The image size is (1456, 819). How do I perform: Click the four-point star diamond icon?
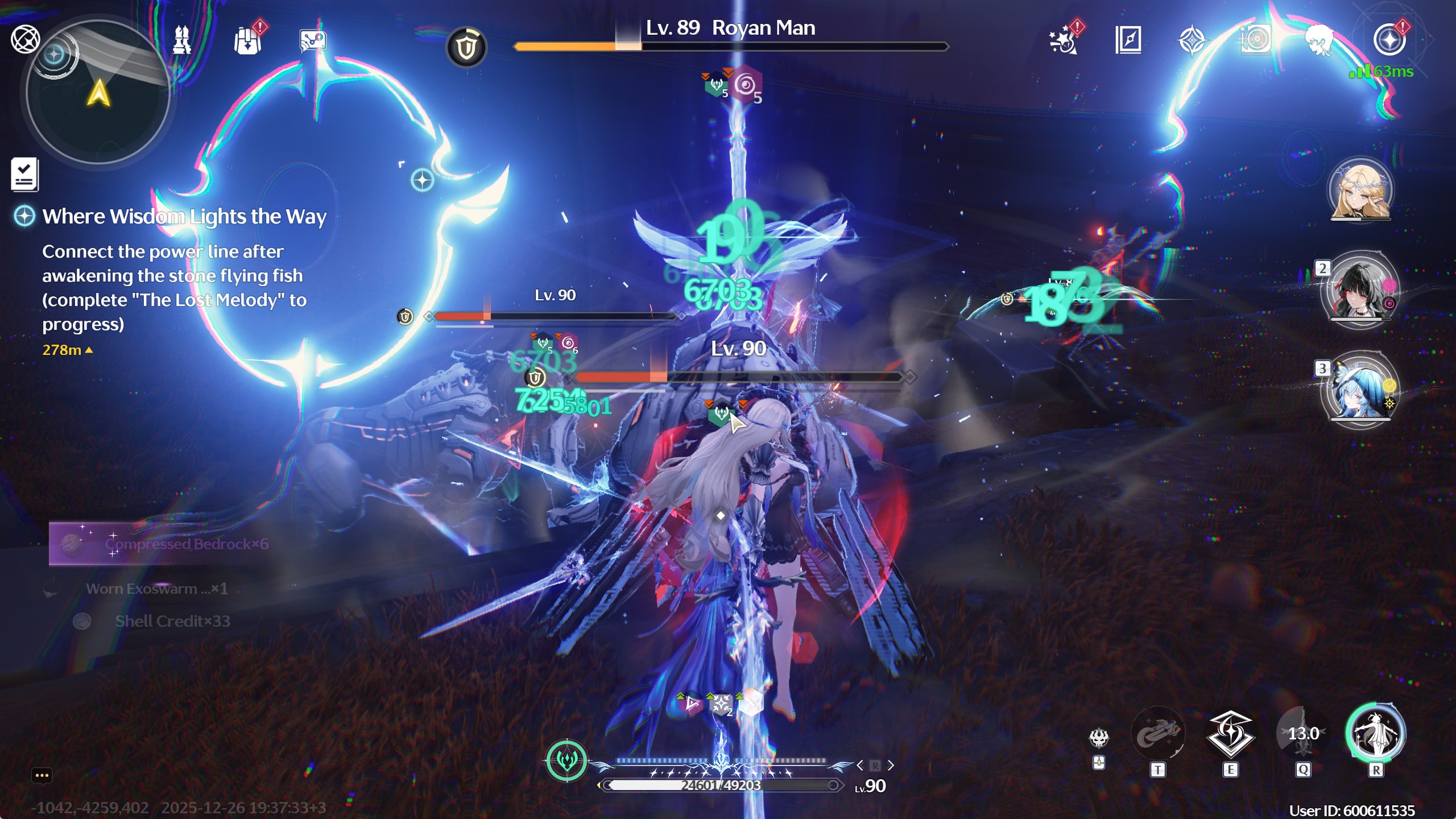click(x=1192, y=41)
